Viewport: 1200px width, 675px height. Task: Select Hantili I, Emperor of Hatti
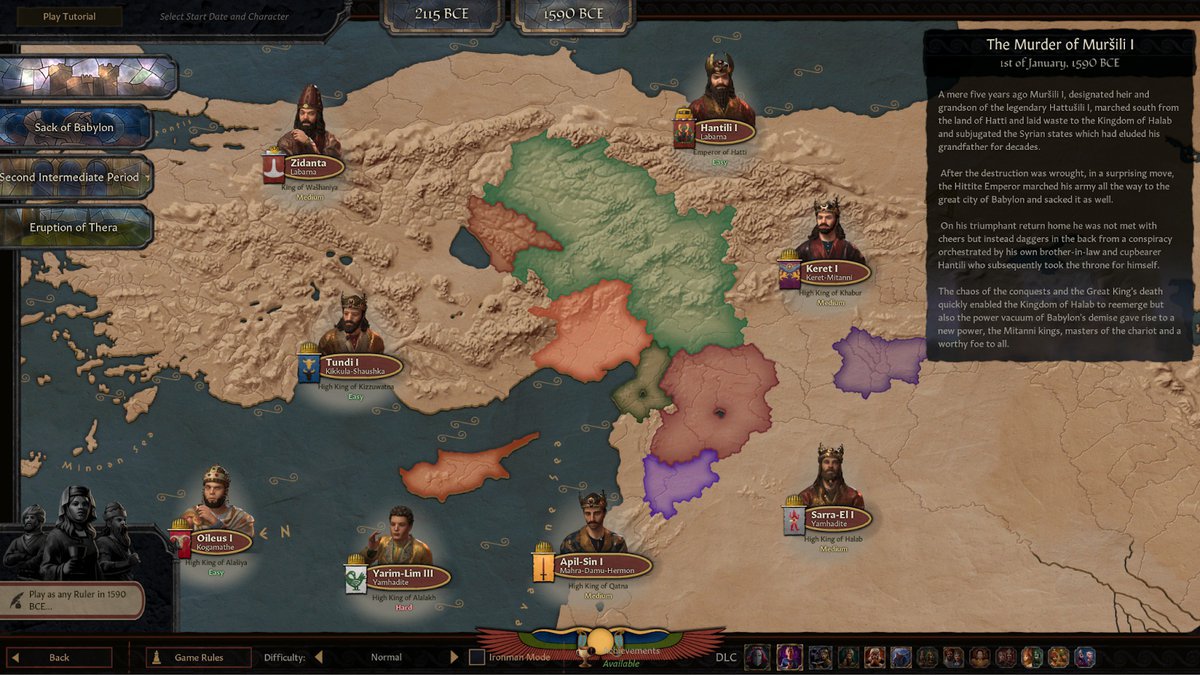[x=719, y=132]
